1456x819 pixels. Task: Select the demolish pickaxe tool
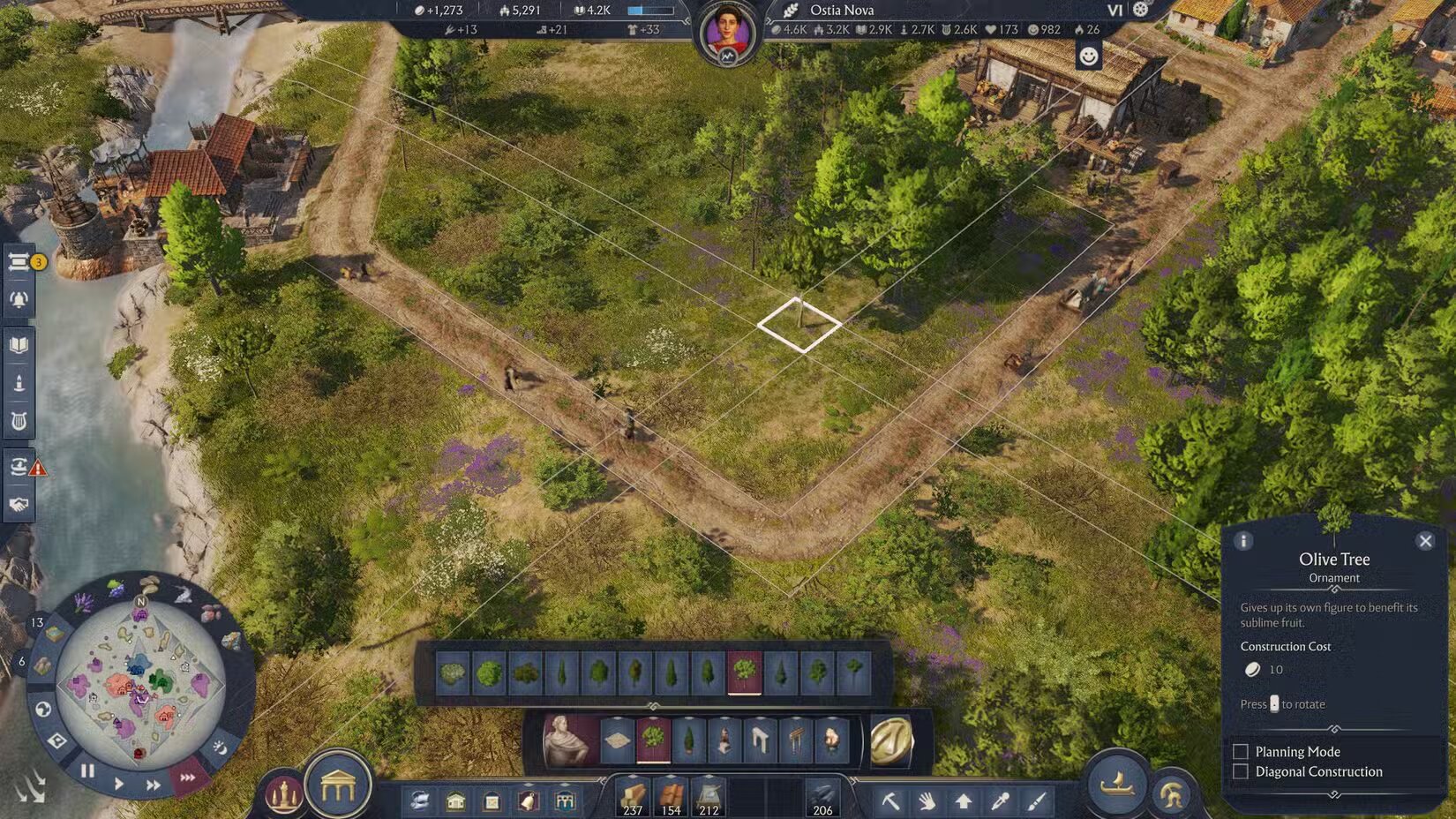pos(893,802)
